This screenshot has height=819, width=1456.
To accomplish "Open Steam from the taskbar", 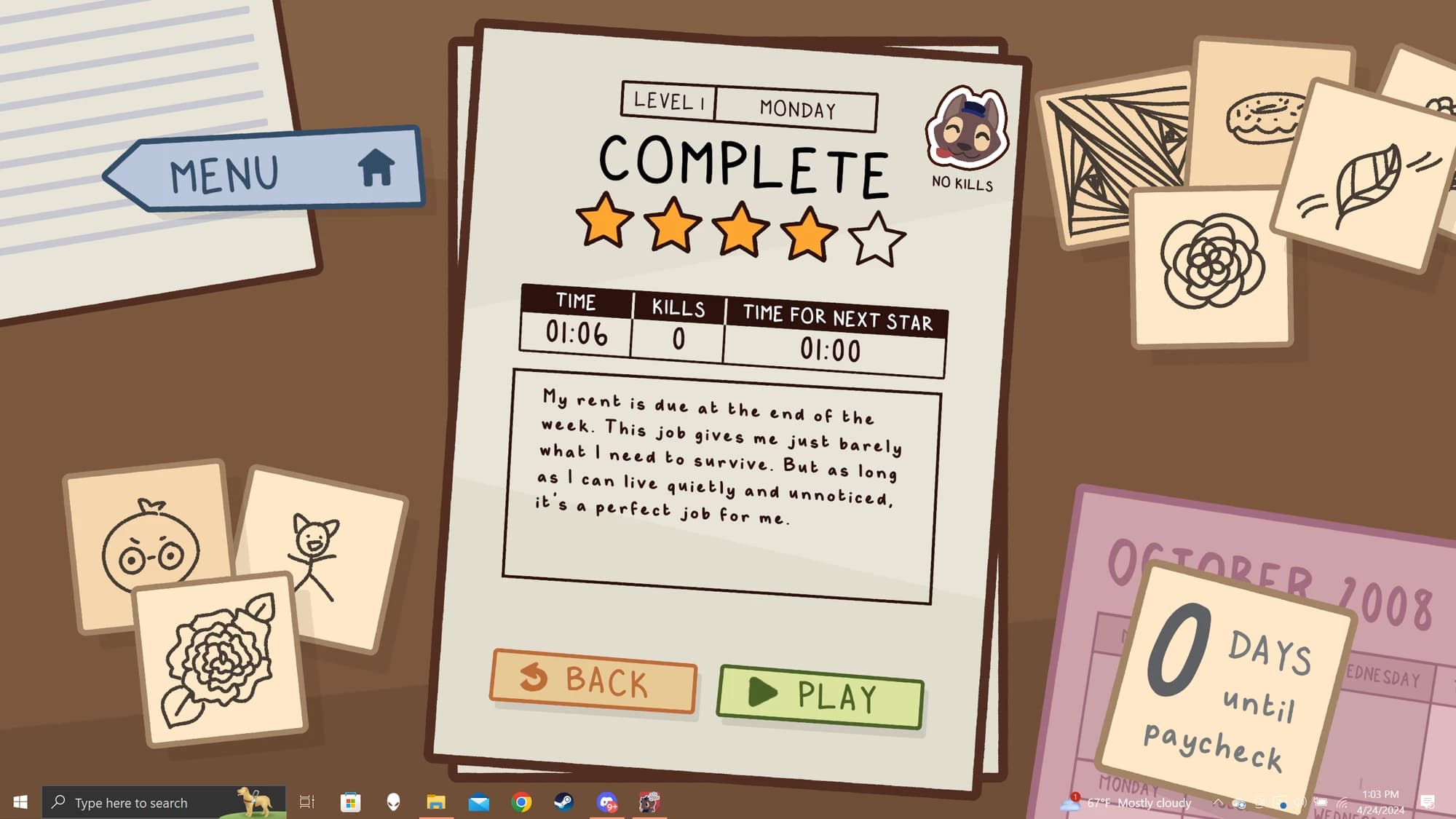I will click(x=563, y=802).
